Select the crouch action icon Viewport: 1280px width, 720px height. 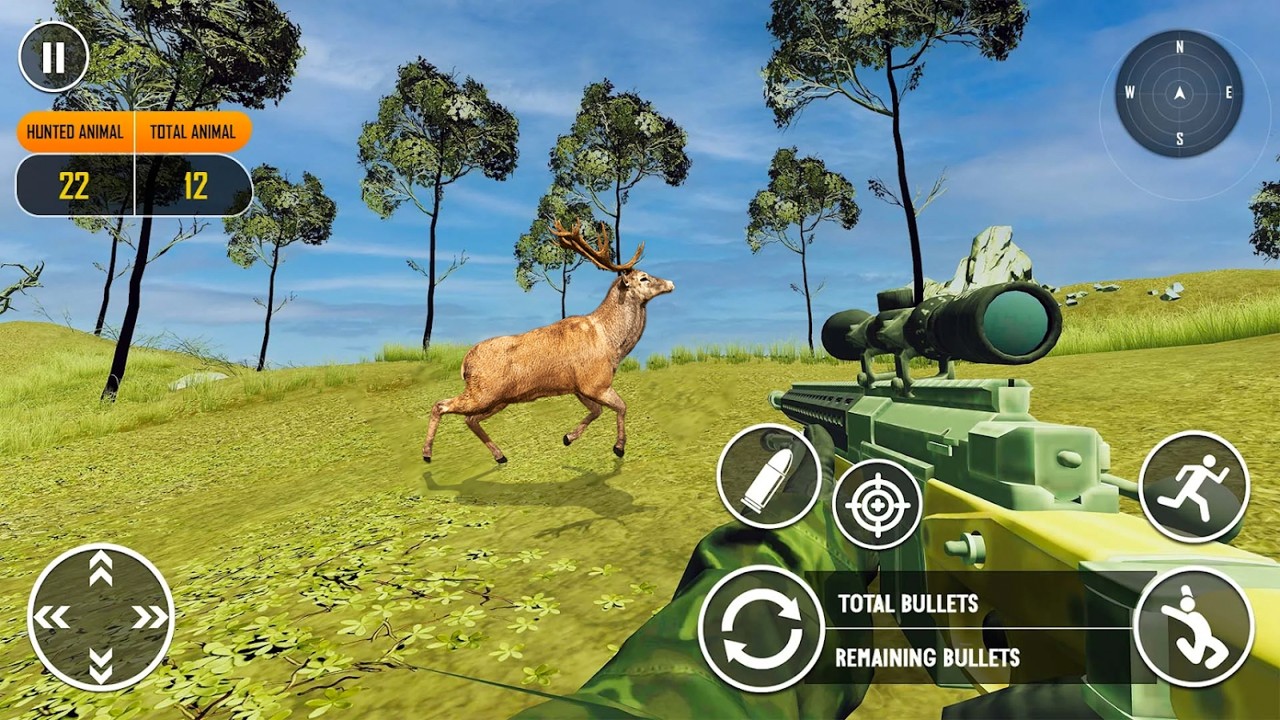coord(1197,627)
